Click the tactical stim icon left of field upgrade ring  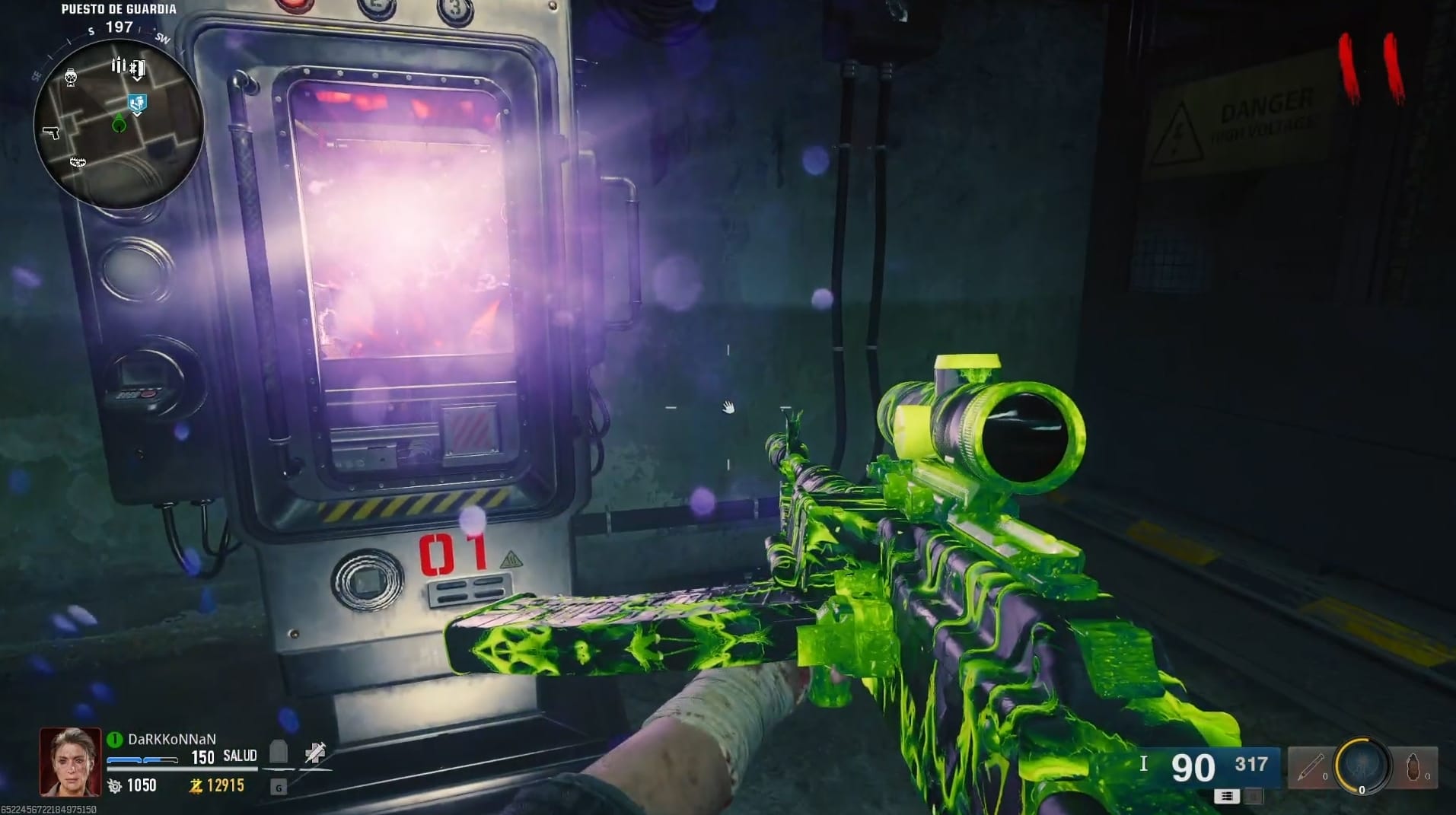[x=1311, y=767]
